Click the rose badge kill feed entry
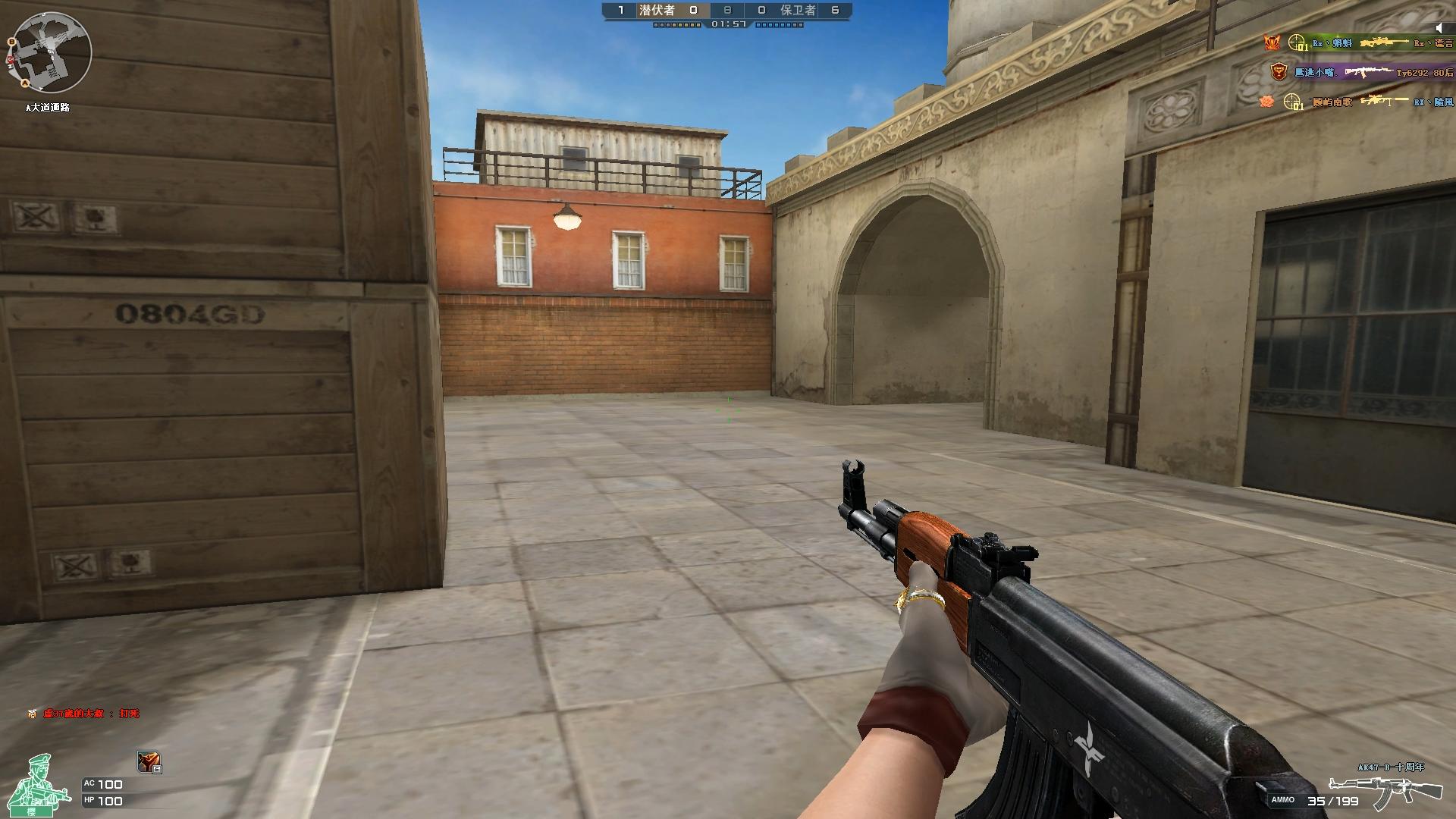This screenshot has height=819, width=1456. pos(1356,102)
